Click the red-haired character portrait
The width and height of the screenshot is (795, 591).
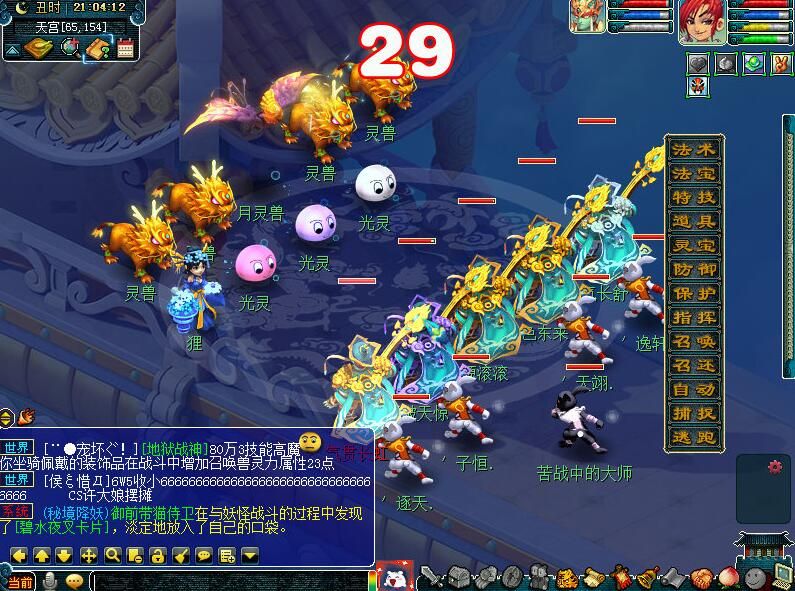click(x=702, y=22)
